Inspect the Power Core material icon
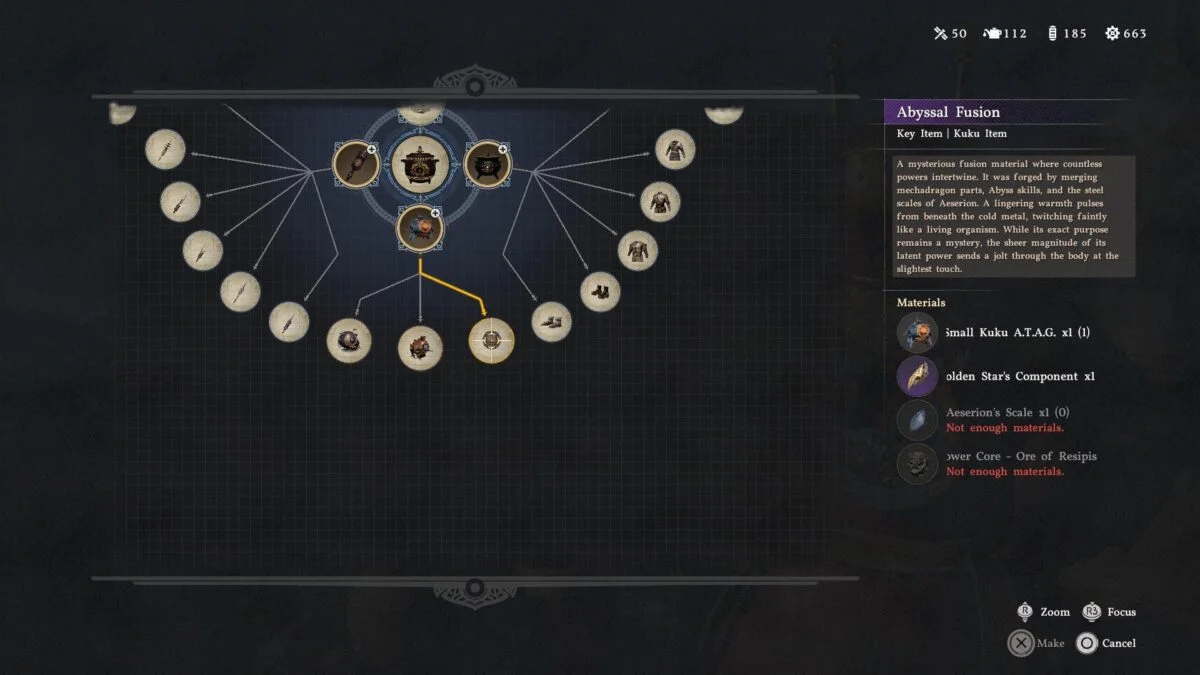1200x675 pixels. 917,464
